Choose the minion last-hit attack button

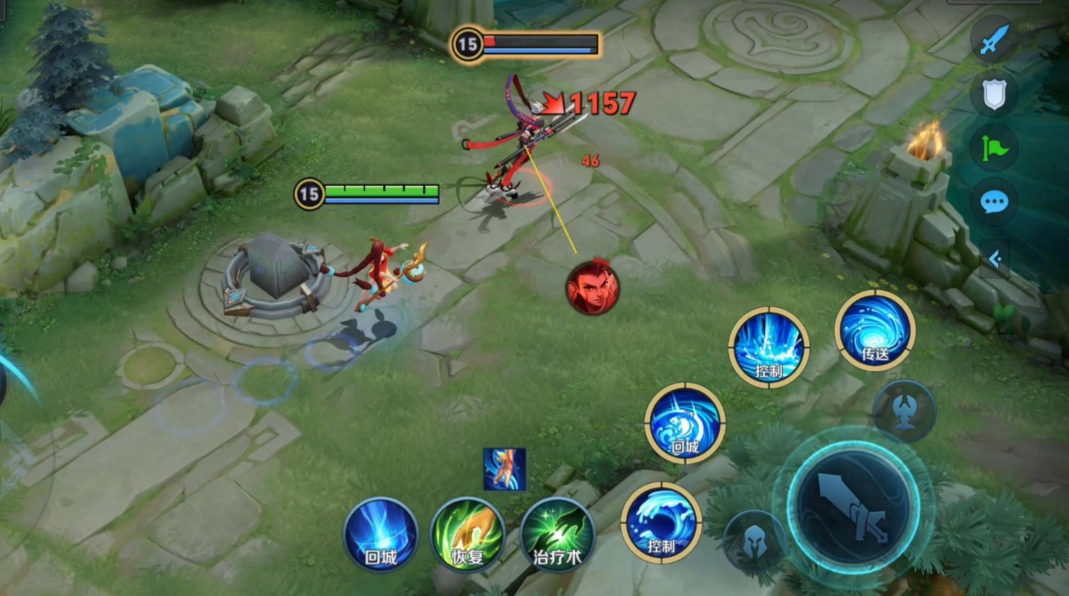904,411
